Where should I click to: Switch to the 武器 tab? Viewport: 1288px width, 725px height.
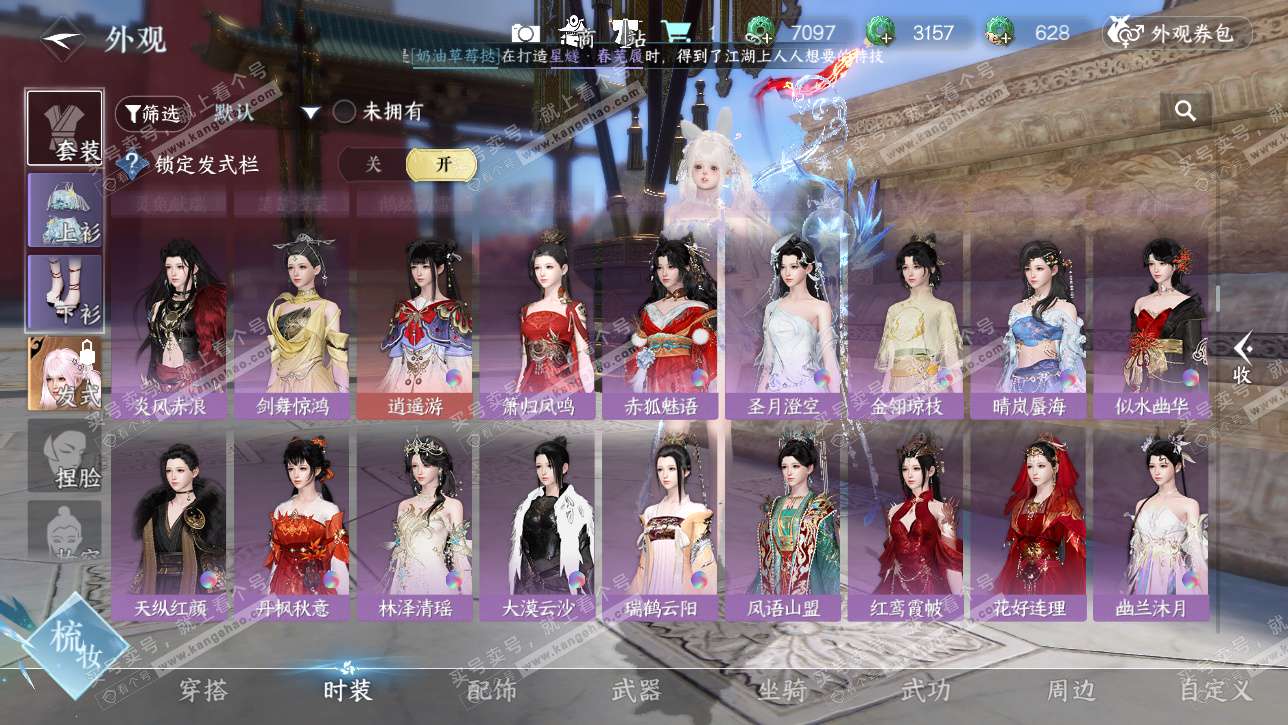pyautogui.click(x=636, y=690)
